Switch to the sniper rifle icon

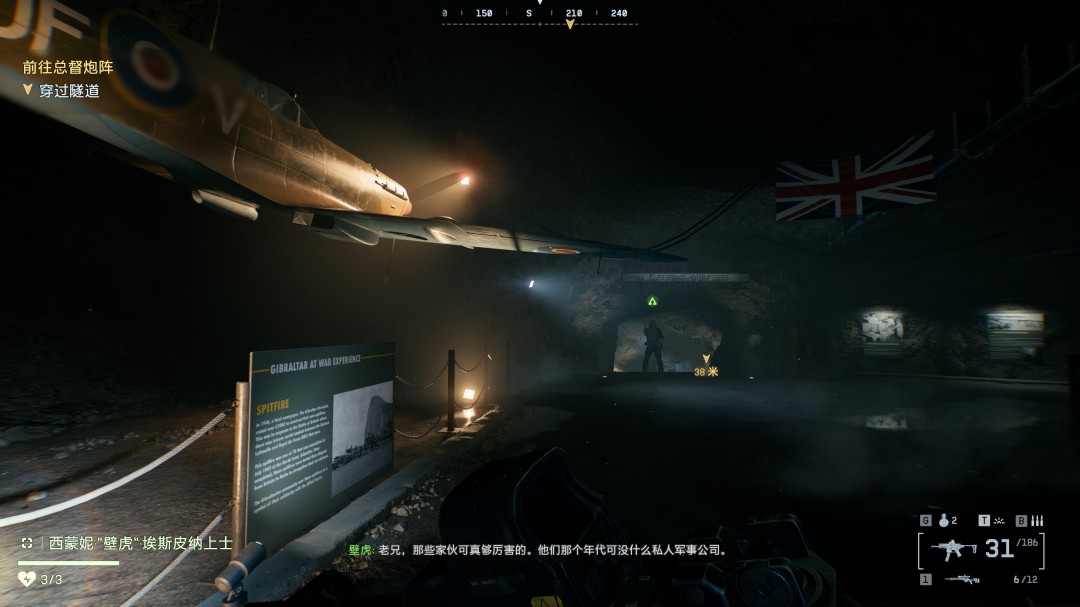click(x=961, y=579)
